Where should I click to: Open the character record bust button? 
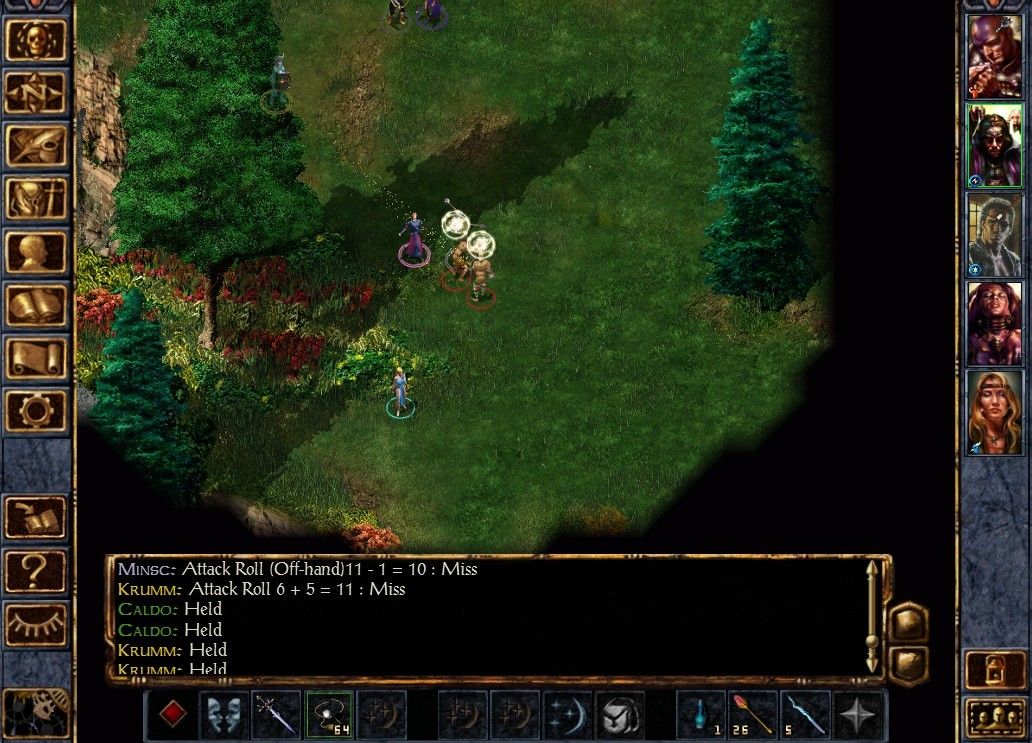37,252
